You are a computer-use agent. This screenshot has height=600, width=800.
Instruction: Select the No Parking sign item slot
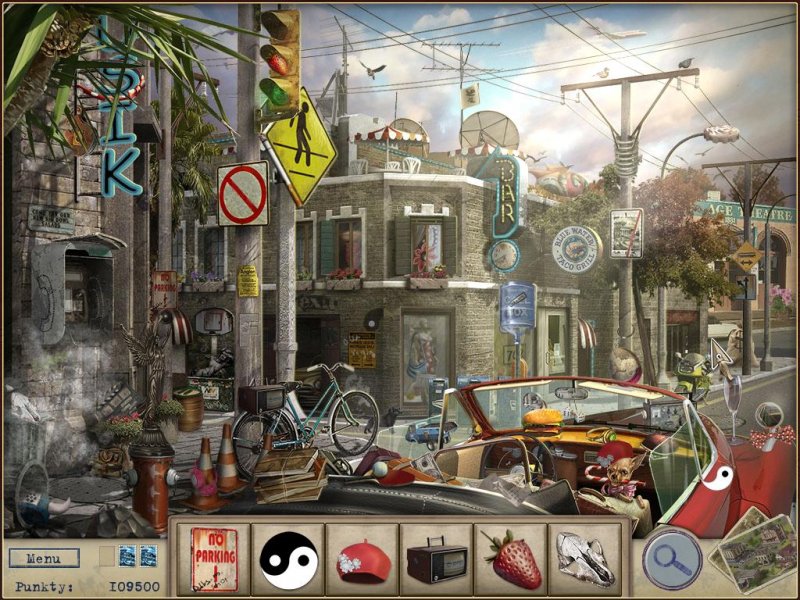pyautogui.click(x=214, y=559)
